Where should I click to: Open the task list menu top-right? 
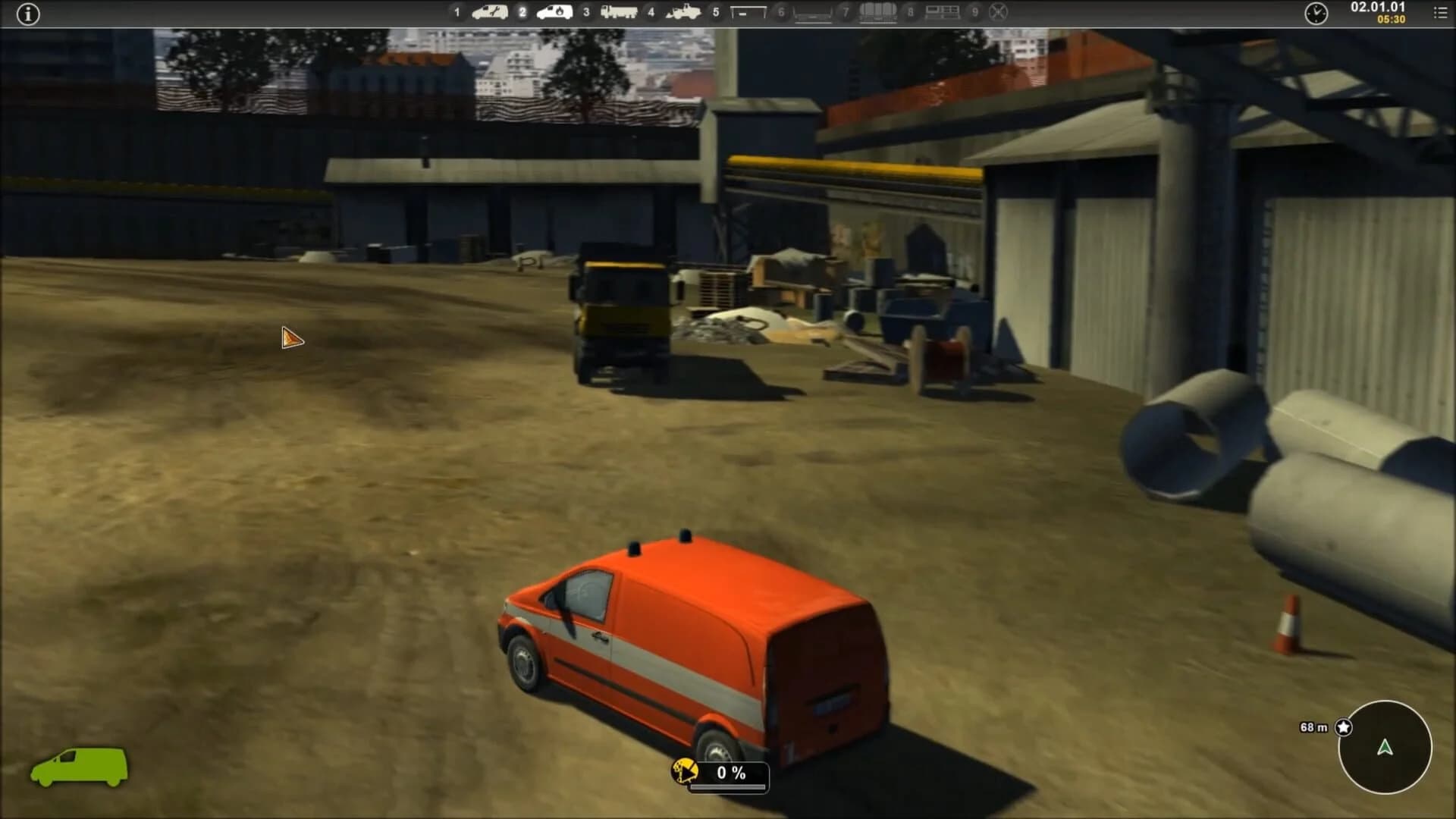[x=1439, y=13]
